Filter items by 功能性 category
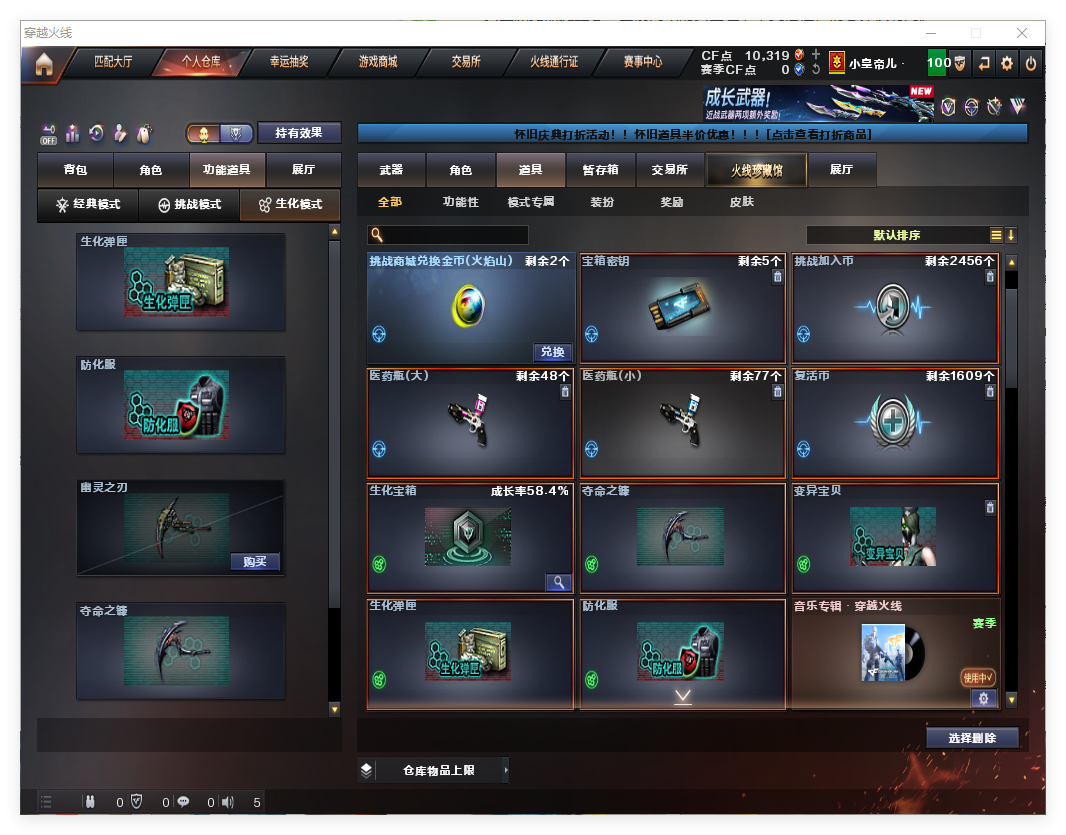Image resolution: width=1066 pixels, height=835 pixels. [x=461, y=202]
